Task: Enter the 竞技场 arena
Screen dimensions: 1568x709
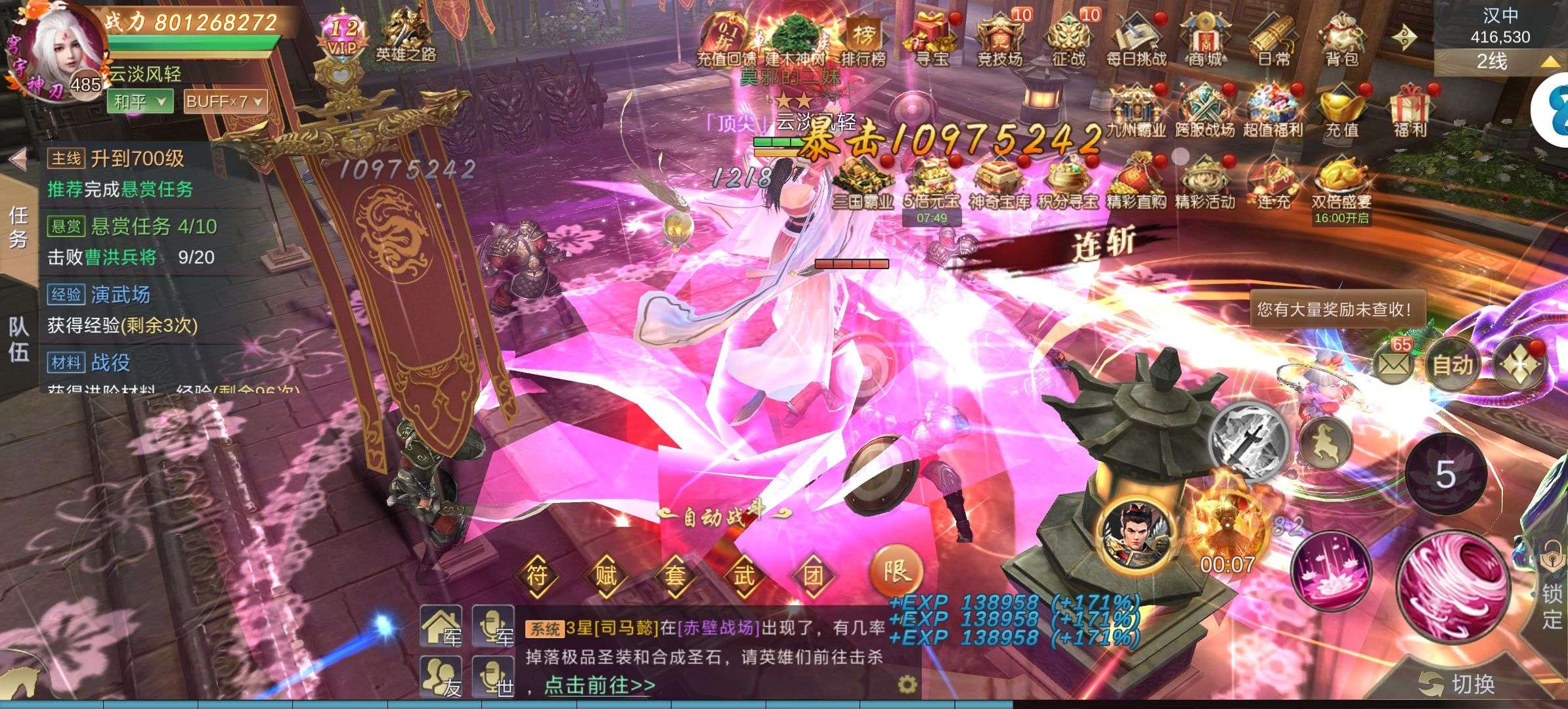Action: (x=1000, y=41)
